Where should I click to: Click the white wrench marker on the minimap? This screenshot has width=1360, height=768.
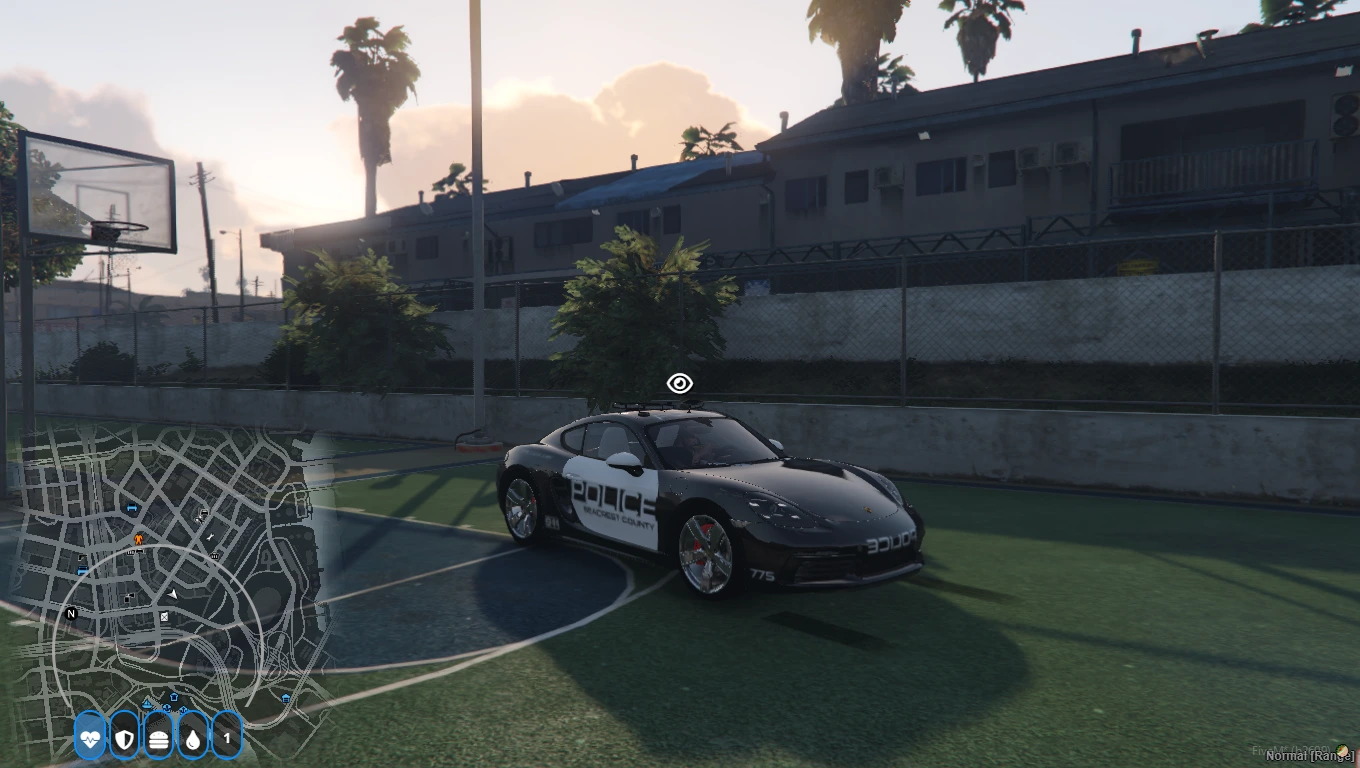coord(211,537)
